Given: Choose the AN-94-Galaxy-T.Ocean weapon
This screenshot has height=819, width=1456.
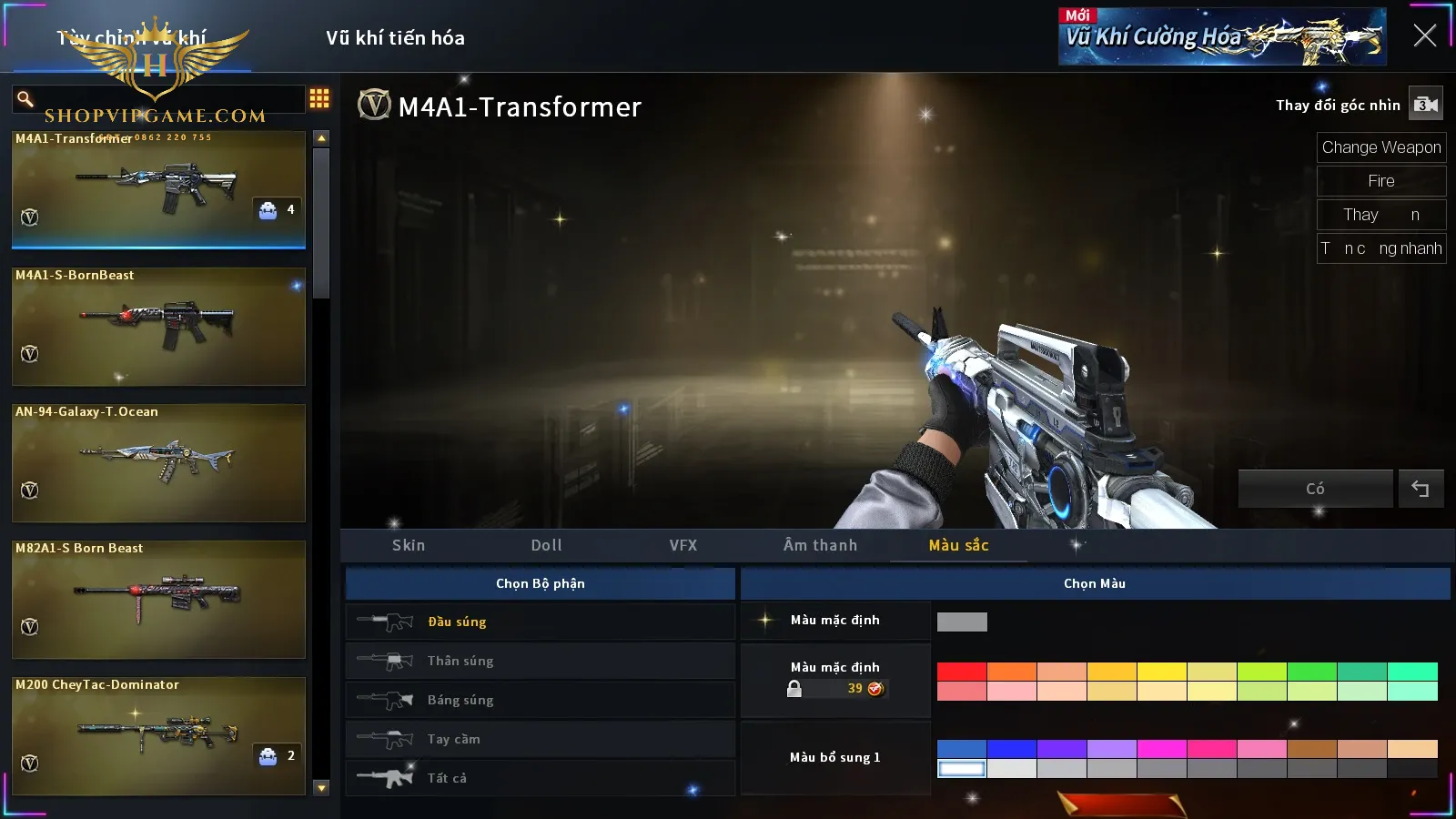Looking at the screenshot, I should tap(158, 462).
